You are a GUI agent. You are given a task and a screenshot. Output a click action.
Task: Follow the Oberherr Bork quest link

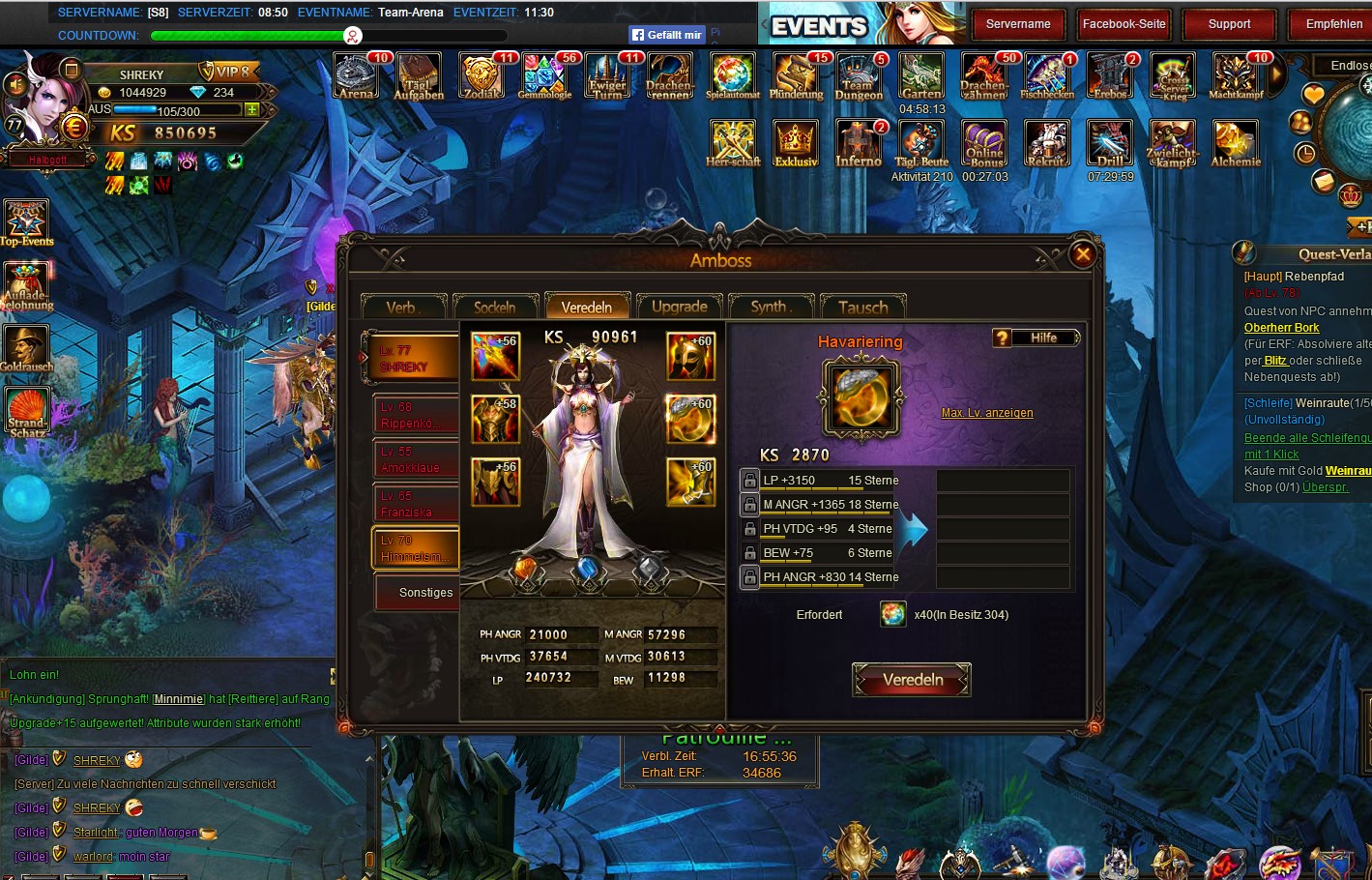click(x=1281, y=328)
